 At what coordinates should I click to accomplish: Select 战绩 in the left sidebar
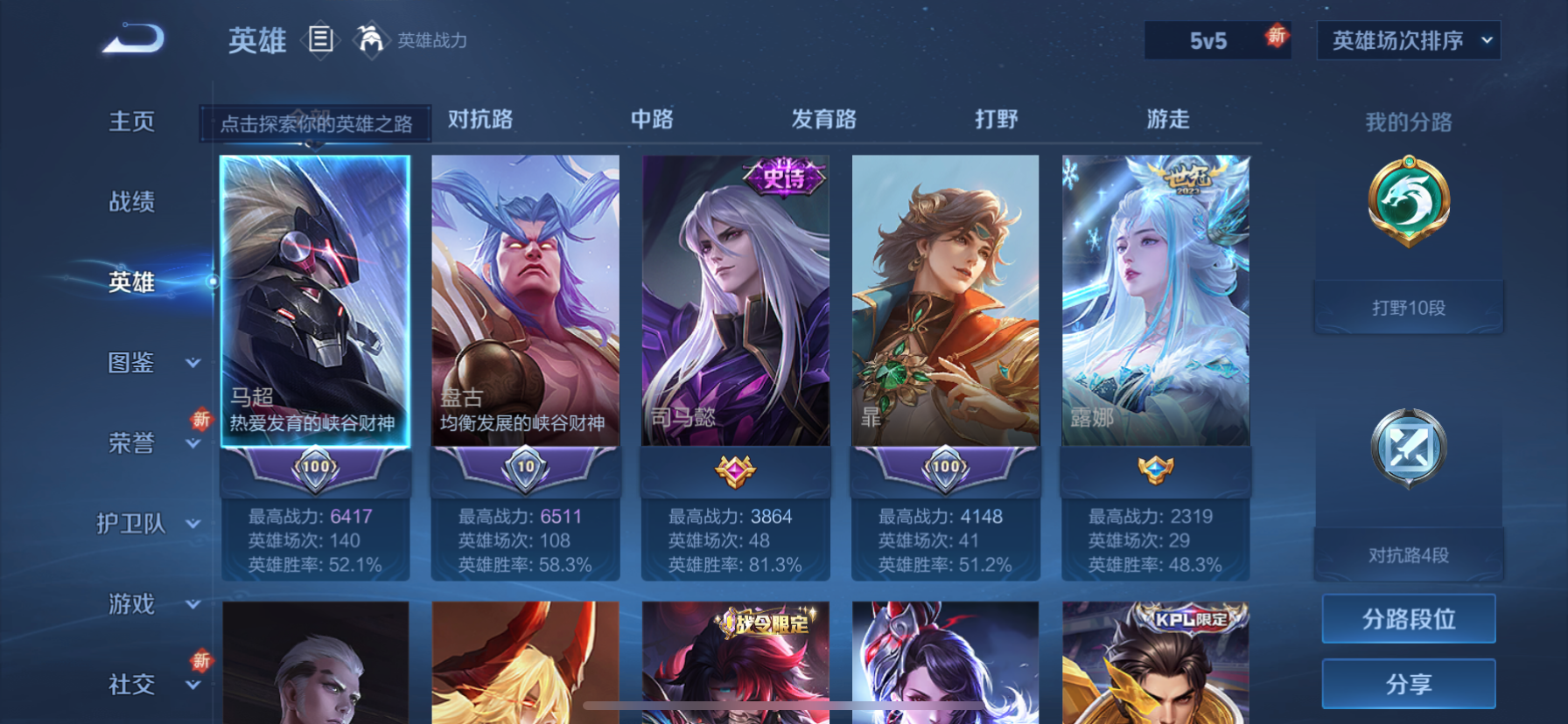click(129, 202)
